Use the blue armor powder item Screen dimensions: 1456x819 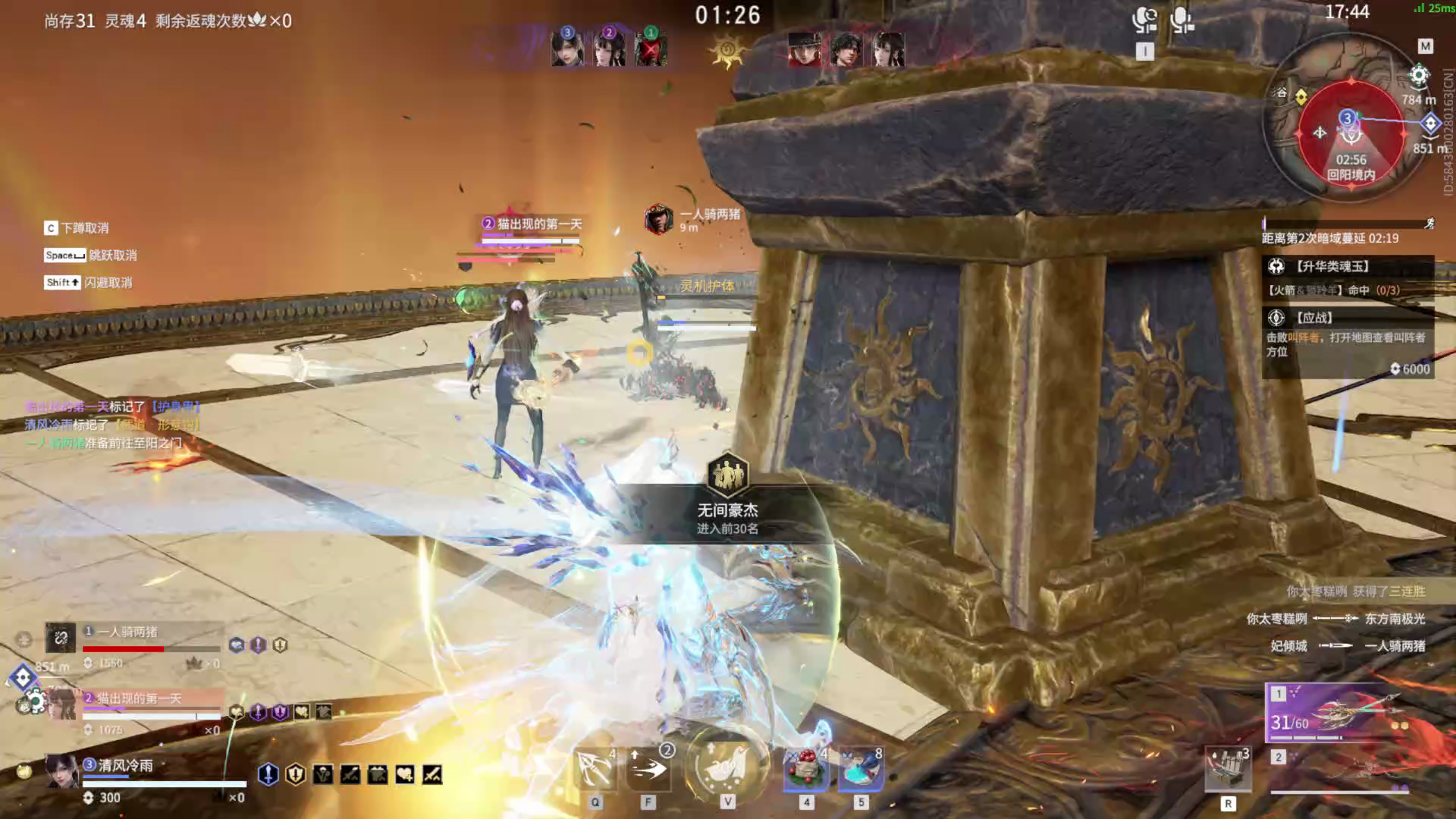pos(861,770)
